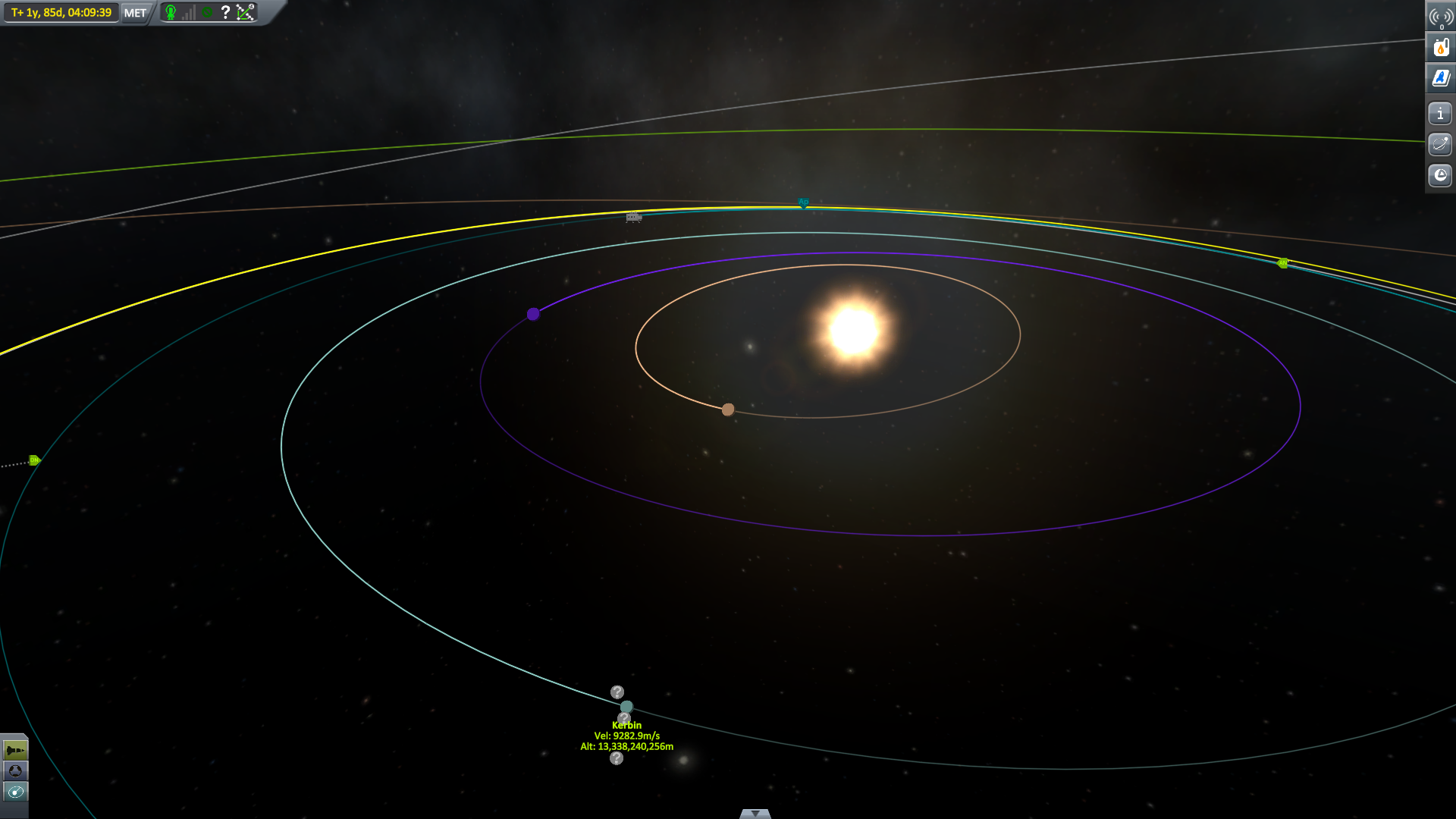Click the green descending node marker

(34, 460)
